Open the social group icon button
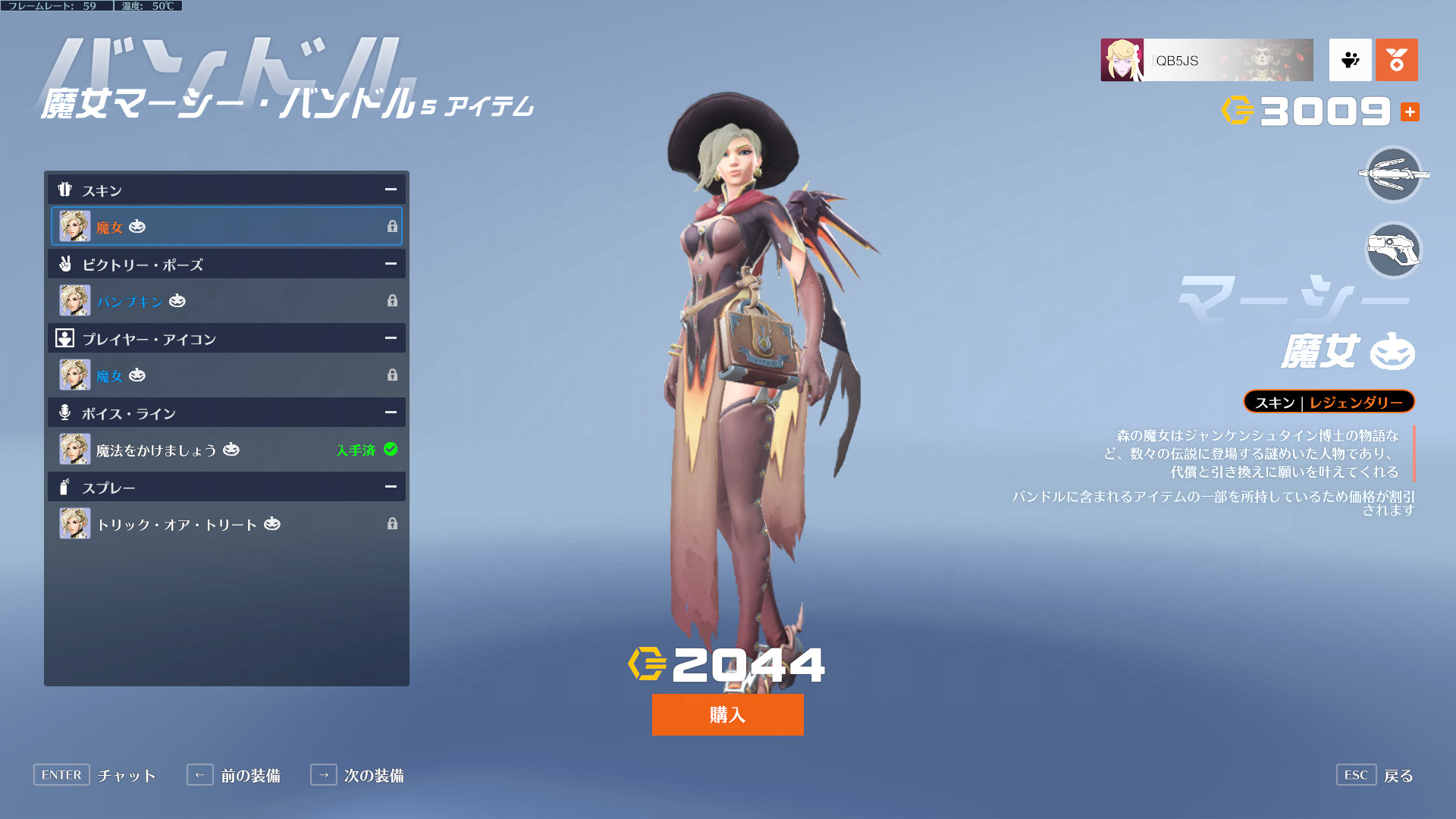Screen dimensions: 1456x819 1350,60
